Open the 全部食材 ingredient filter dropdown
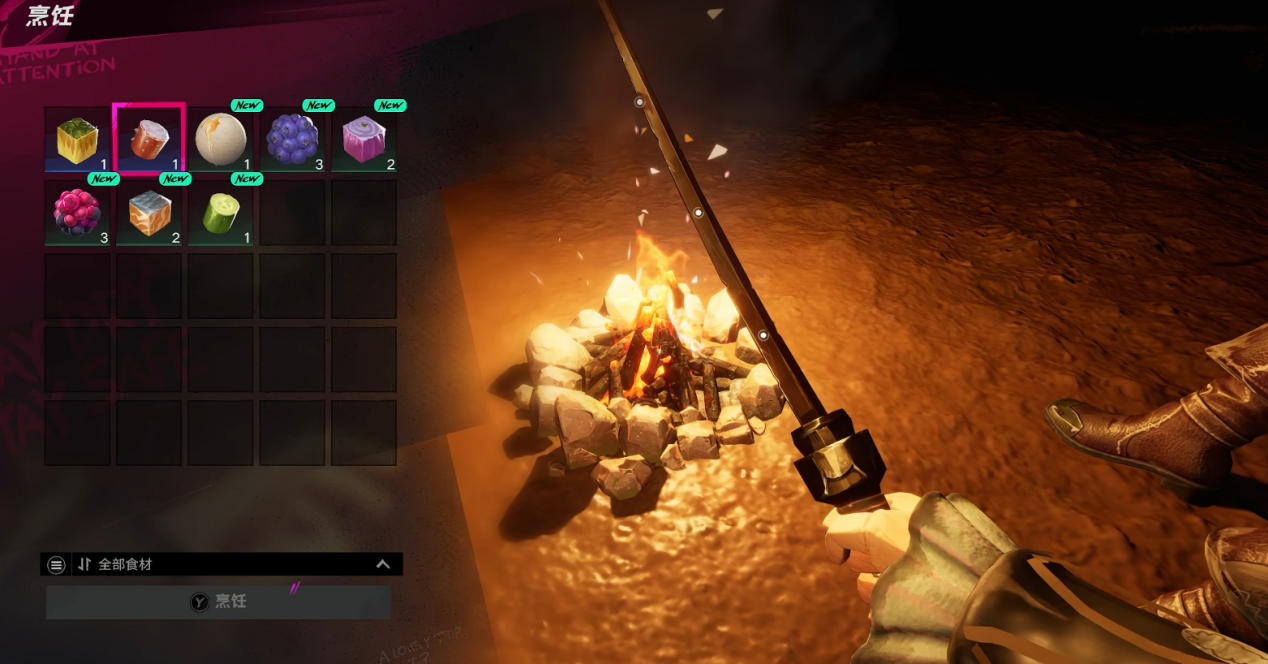 [x=222, y=564]
